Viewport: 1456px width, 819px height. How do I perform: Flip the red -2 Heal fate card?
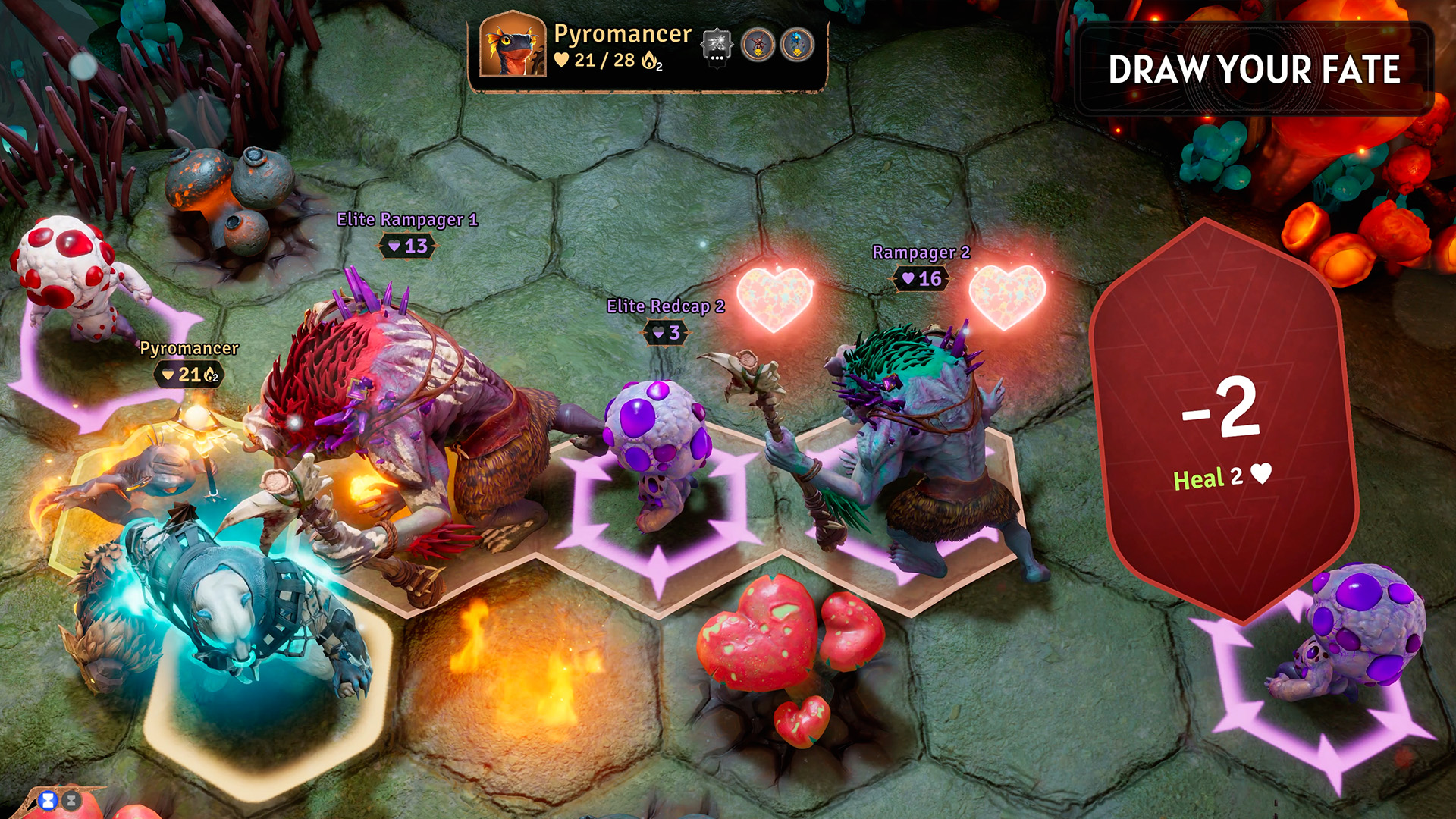pos(1222,422)
